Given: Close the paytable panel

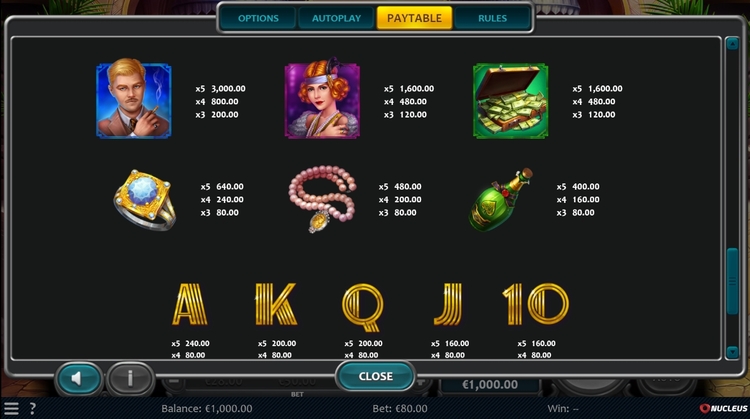Looking at the screenshot, I should 375,376.
